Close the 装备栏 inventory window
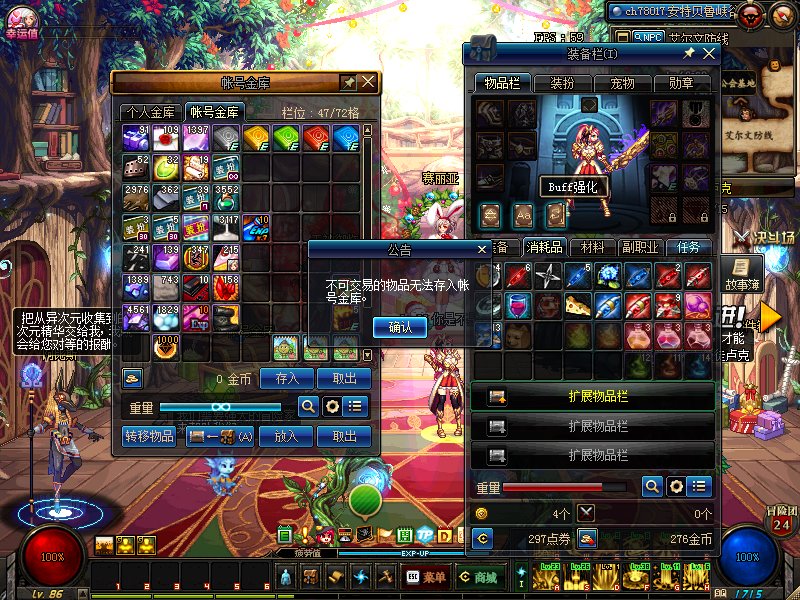This screenshot has height=600, width=800. (707, 53)
